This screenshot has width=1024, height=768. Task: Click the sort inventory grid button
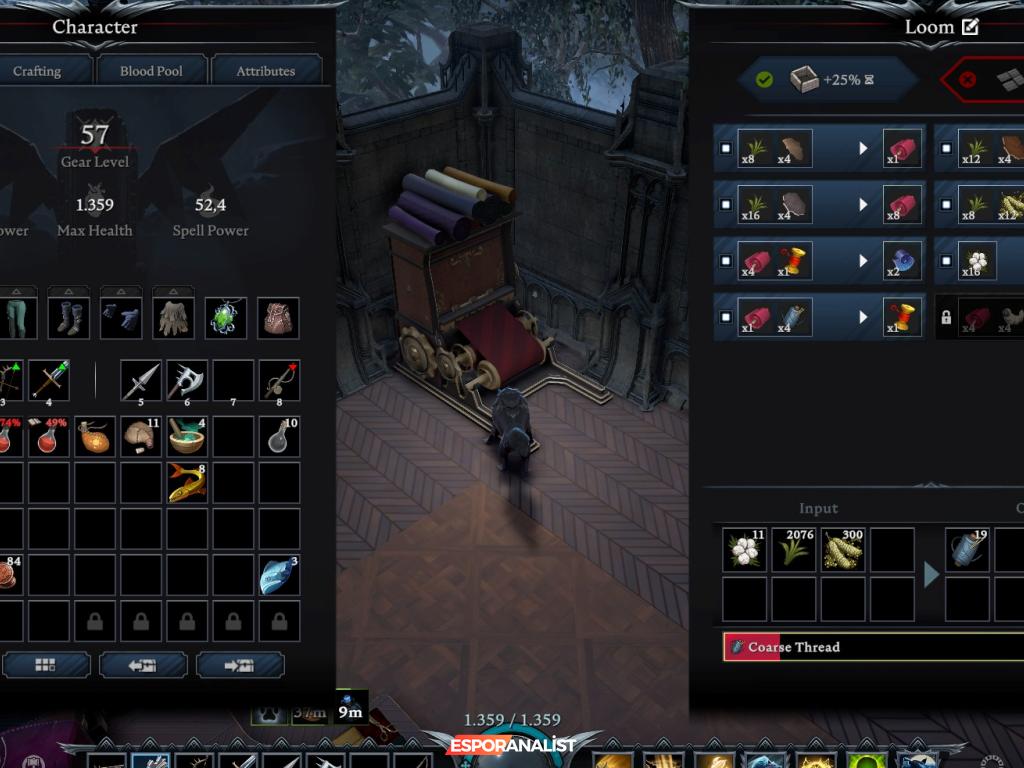point(46,665)
